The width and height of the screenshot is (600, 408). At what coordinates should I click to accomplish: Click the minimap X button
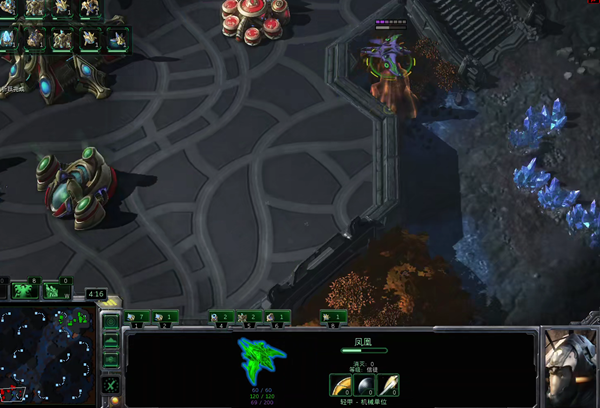(x=111, y=385)
